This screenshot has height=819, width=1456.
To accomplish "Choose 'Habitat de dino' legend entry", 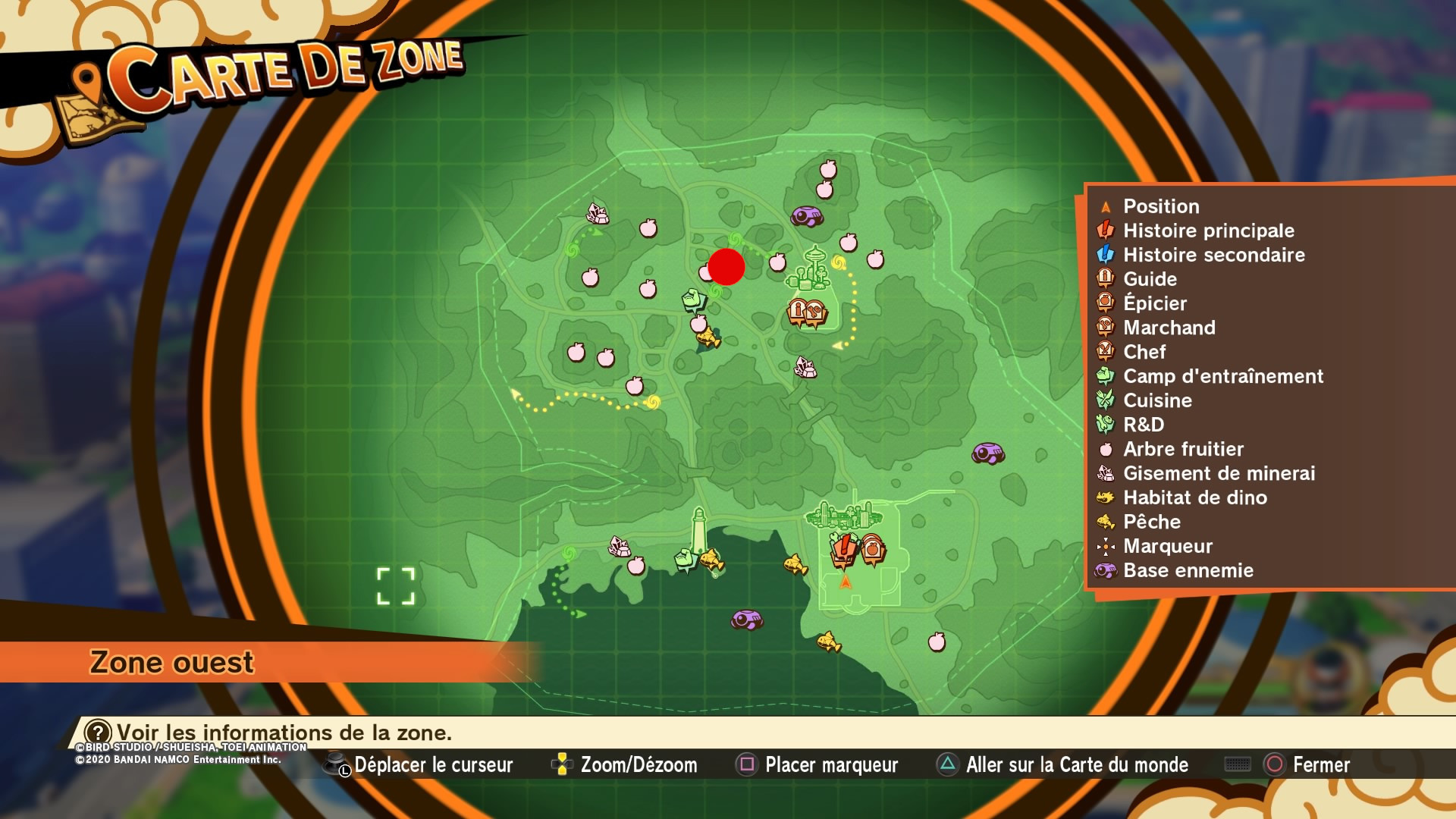I will coord(1194,497).
